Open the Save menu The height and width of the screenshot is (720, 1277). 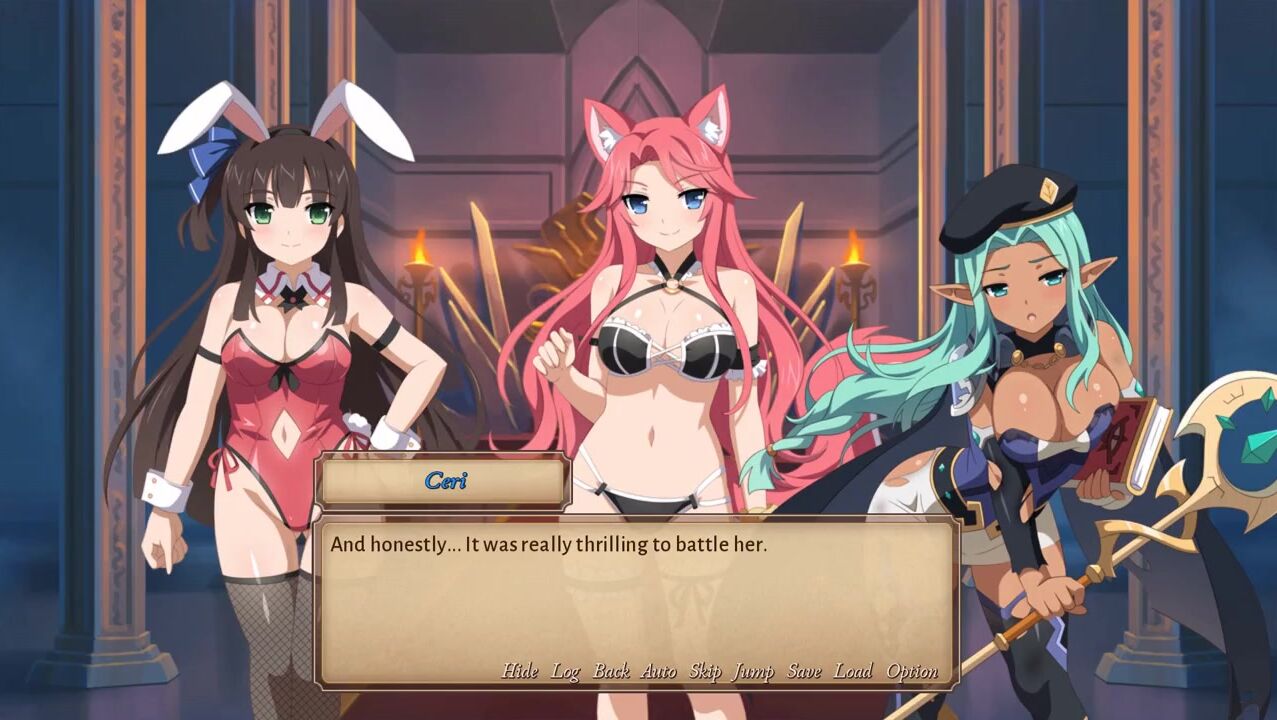pyautogui.click(x=803, y=671)
